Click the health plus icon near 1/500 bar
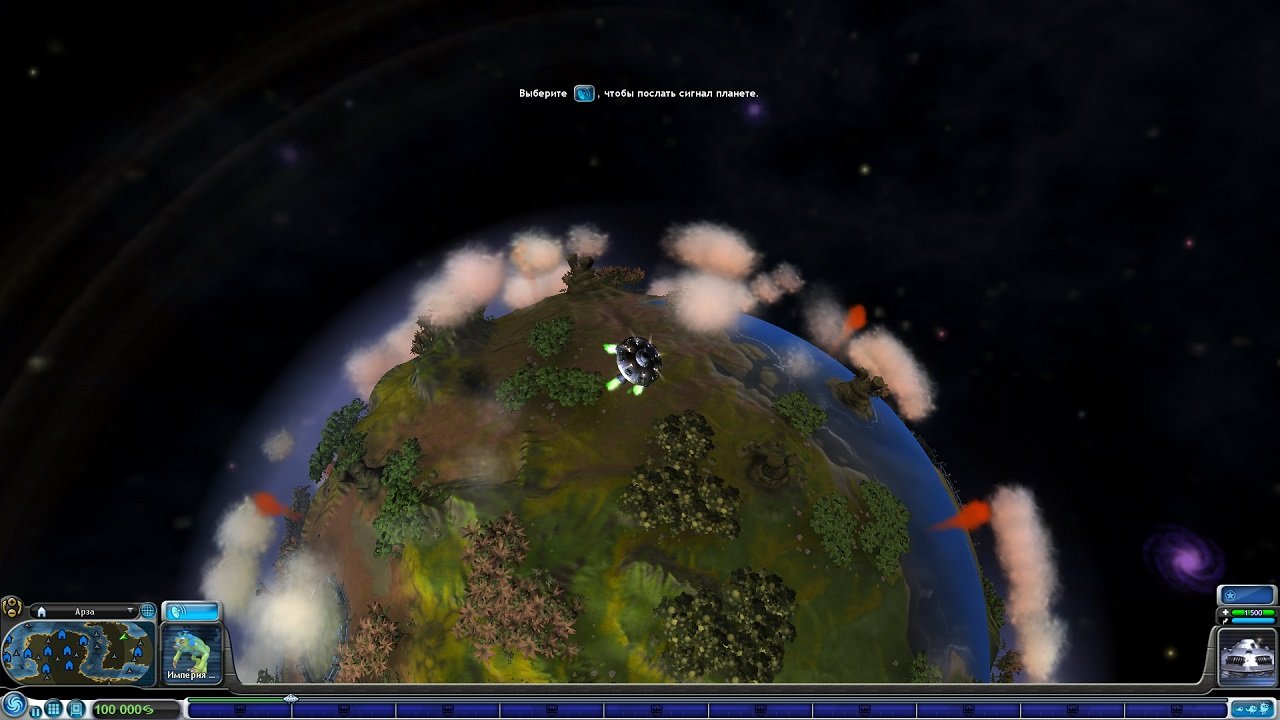Image resolution: width=1280 pixels, height=720 pixels. pos(1226,612)
